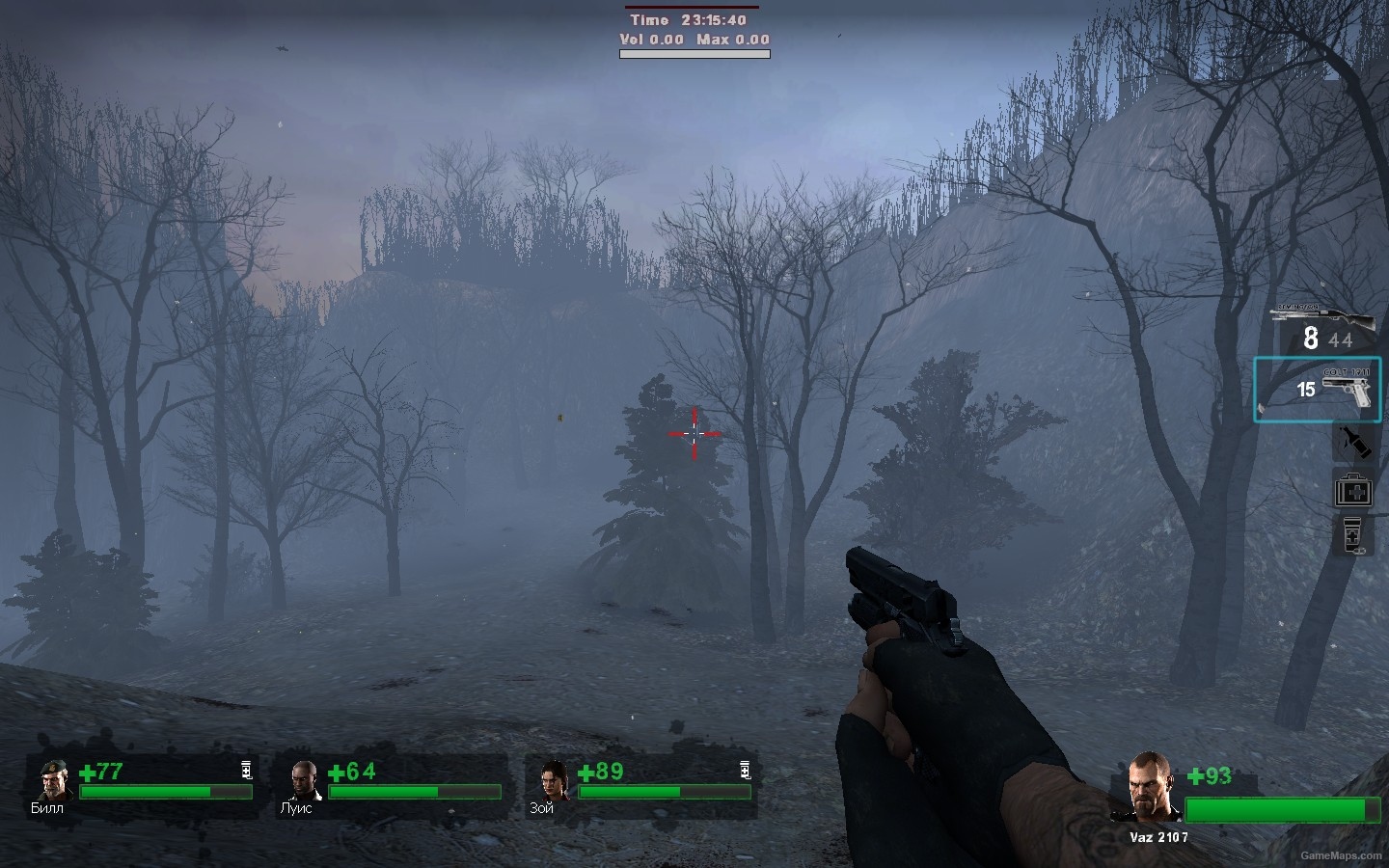
Task: Click the +93 health number for Vaz 2107
Action: click(1212, 775)
